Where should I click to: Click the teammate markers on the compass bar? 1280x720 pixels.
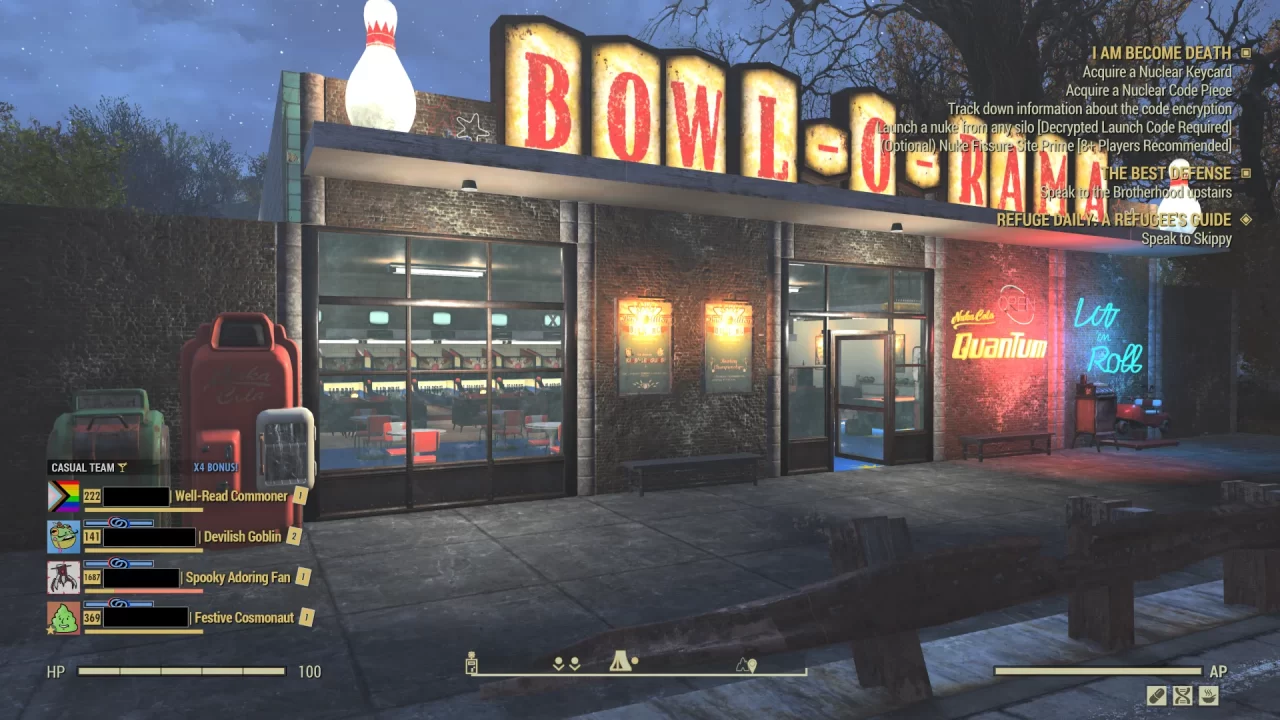tap(567, 663)
